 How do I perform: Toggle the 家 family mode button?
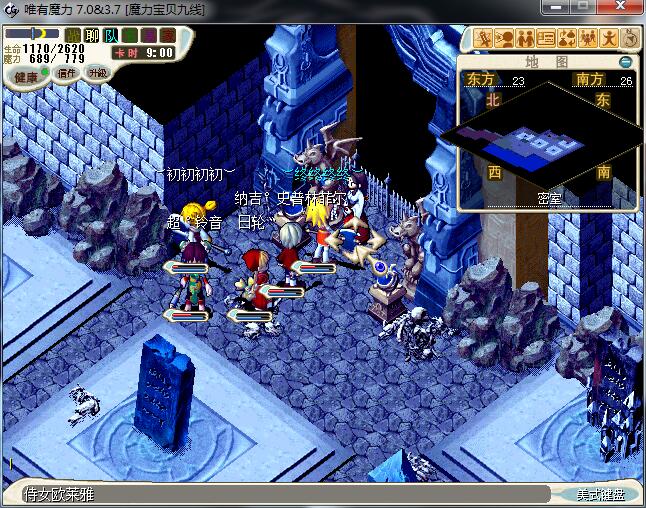[x=167, y=36]
